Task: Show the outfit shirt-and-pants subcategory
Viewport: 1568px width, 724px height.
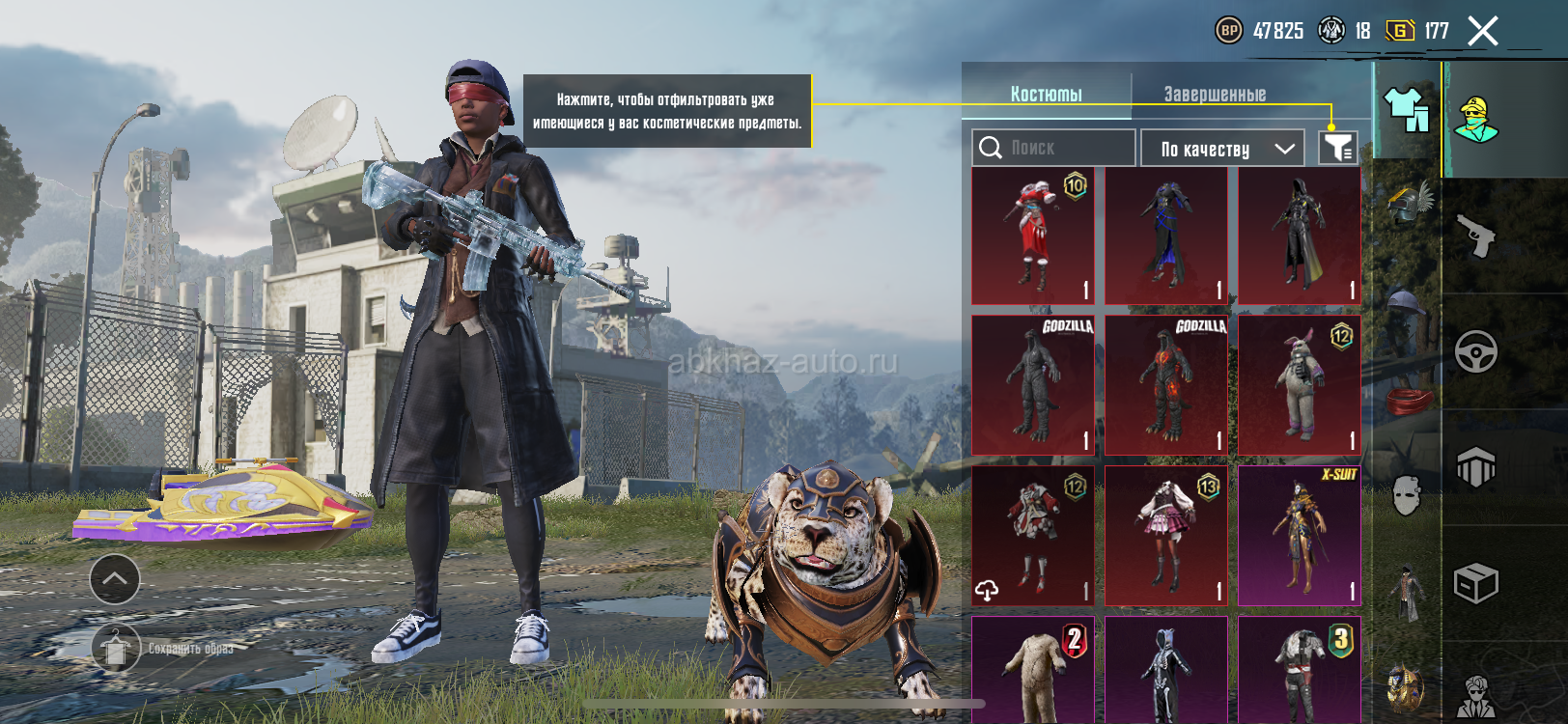Action: point(1407,109)
